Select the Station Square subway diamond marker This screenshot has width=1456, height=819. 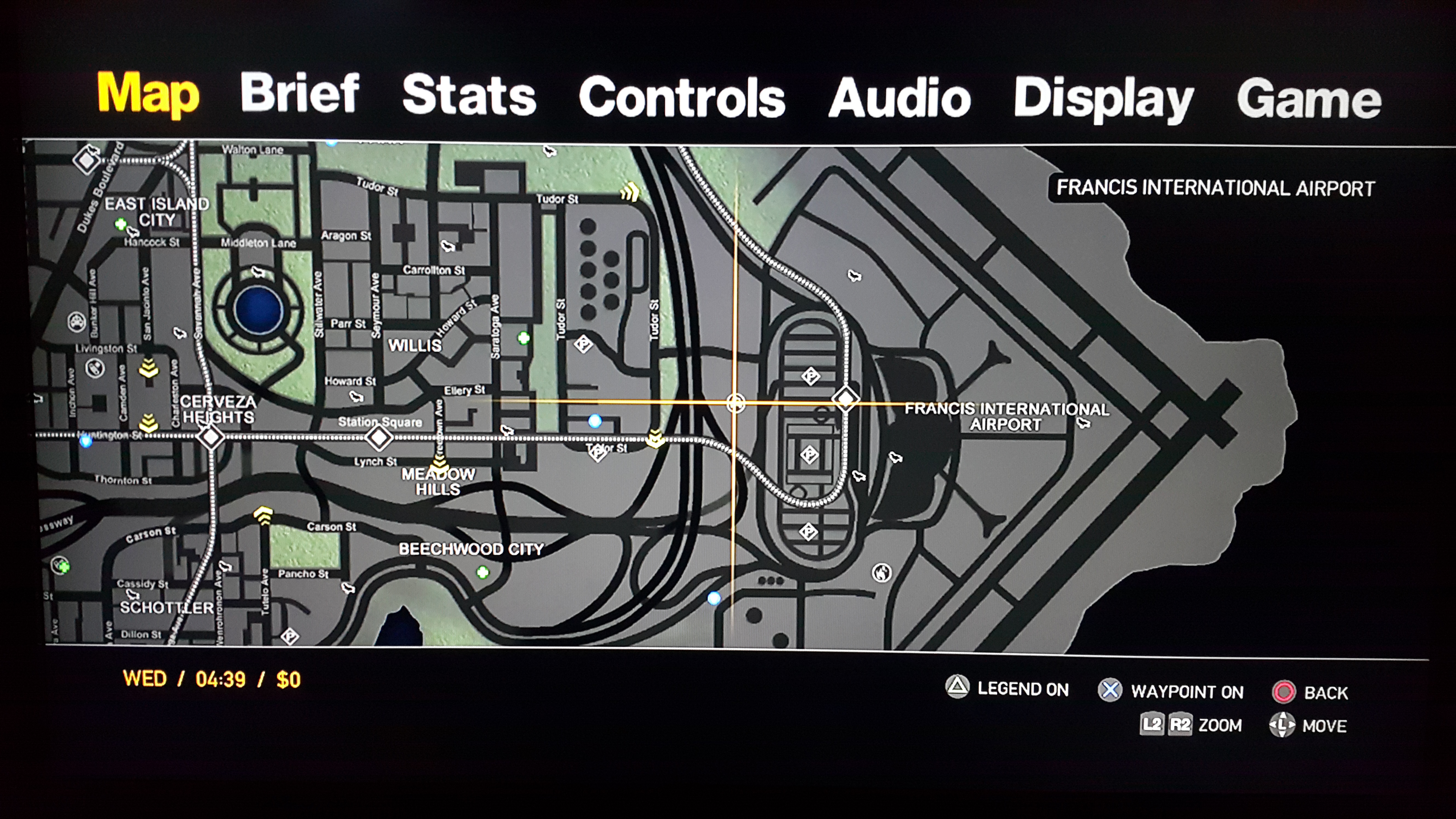[379, 437]
